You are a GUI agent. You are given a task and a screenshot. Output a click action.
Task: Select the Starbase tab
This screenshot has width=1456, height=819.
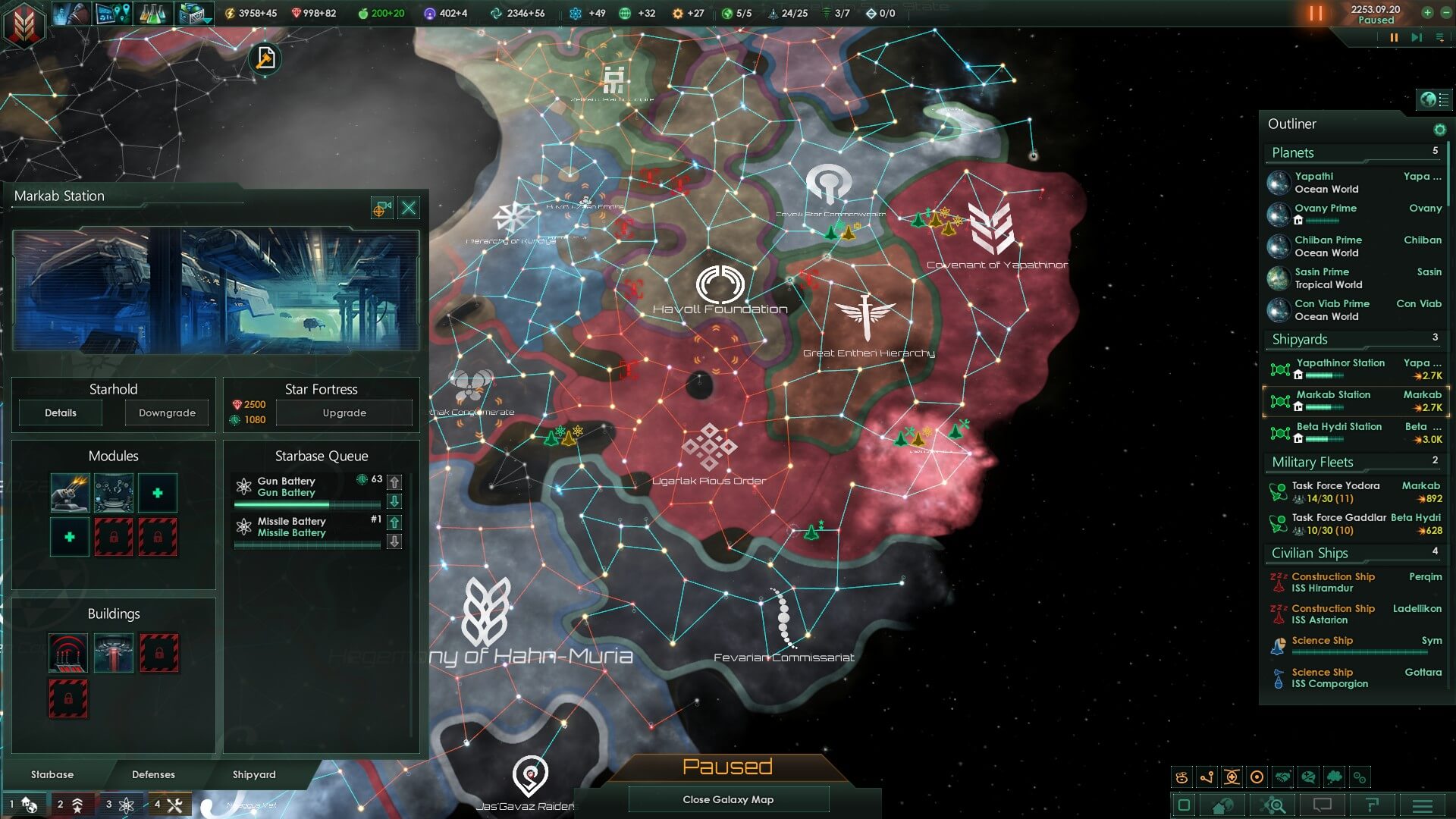click(x=52, y=774)
